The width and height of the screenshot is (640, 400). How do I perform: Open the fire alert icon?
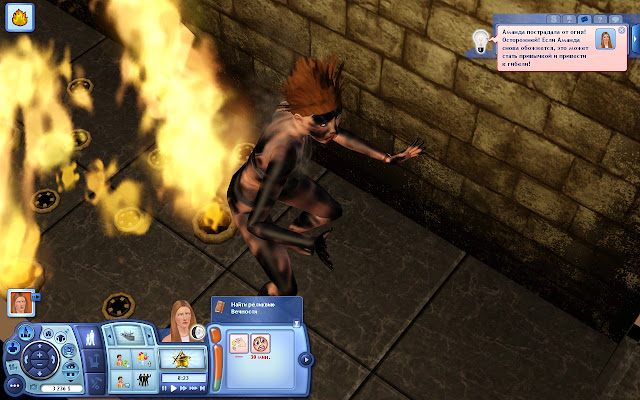click(23, 16)
